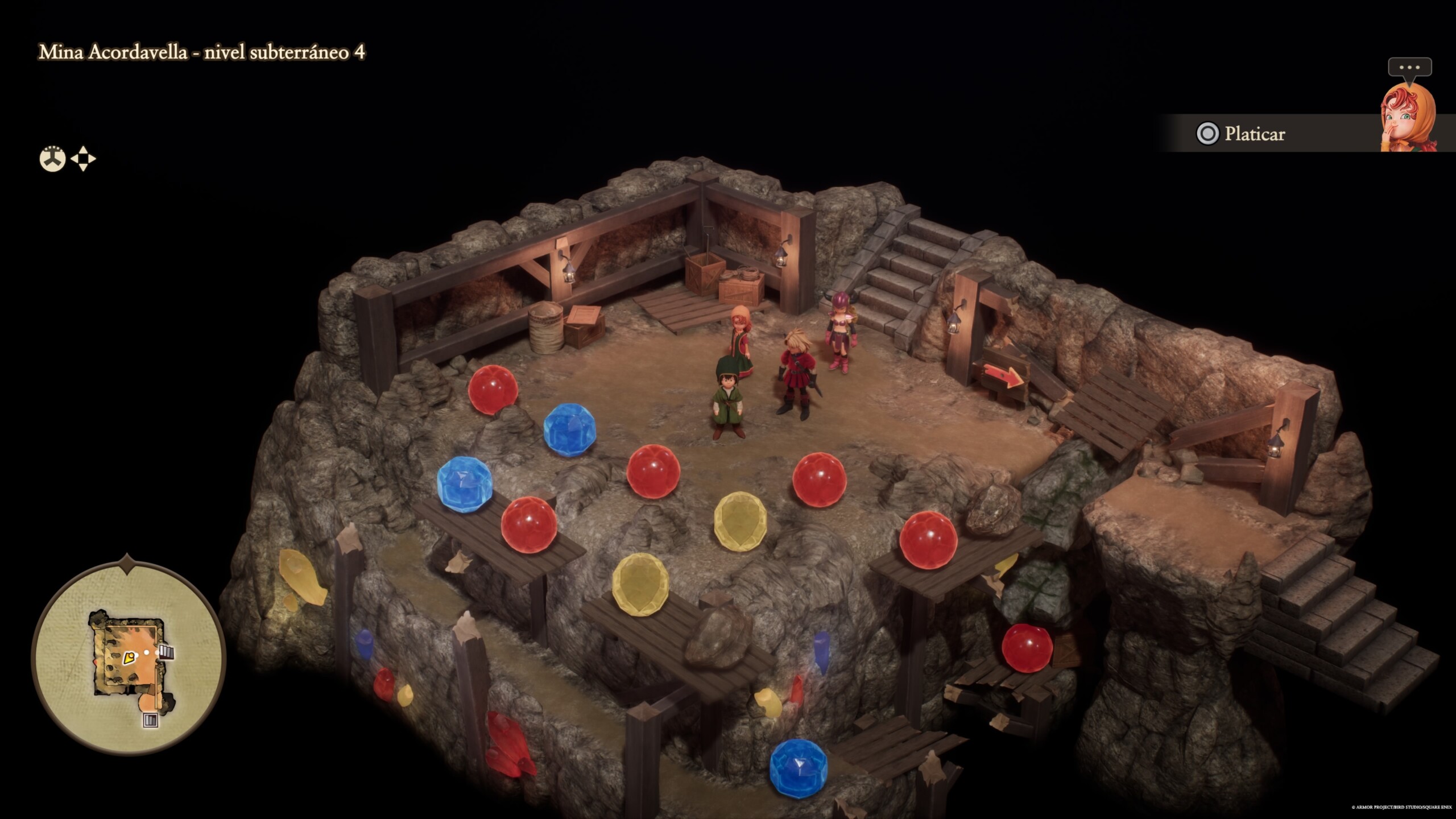Select the lower staircase marker on the minimap
This screenshot has width=1456, height=819.
click(150, 721)
